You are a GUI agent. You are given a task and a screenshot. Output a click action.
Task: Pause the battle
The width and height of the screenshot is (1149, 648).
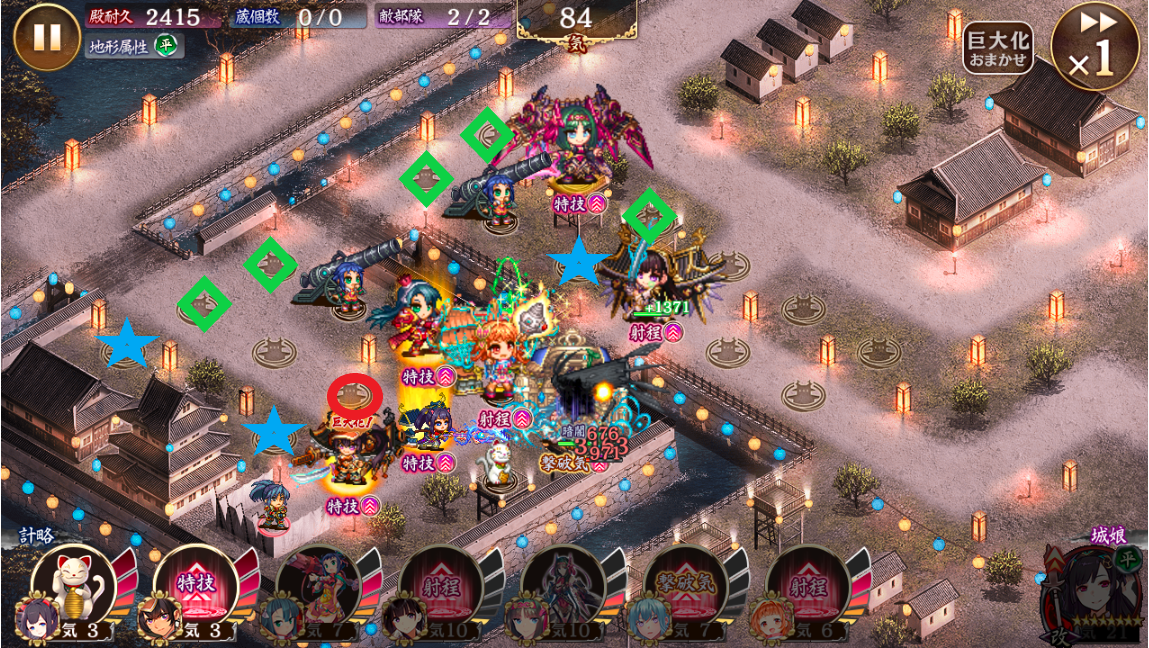click(x=46, y=37)
